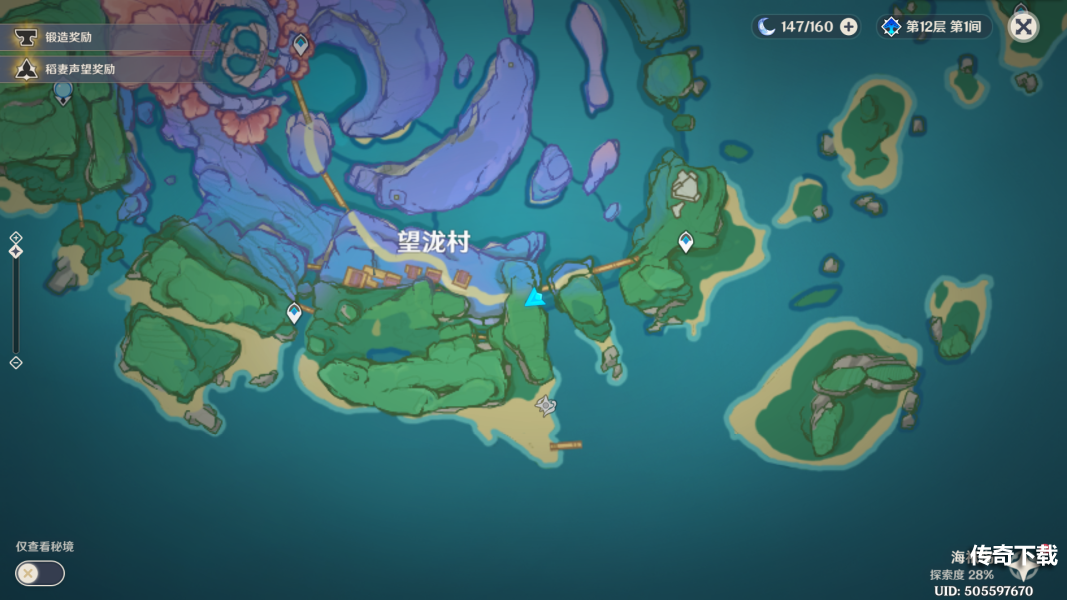Image resolution: width=1067 pixels, height=600 pixels.
Task: Select the teleport waypoint on the eastern island
Action: 686,241
